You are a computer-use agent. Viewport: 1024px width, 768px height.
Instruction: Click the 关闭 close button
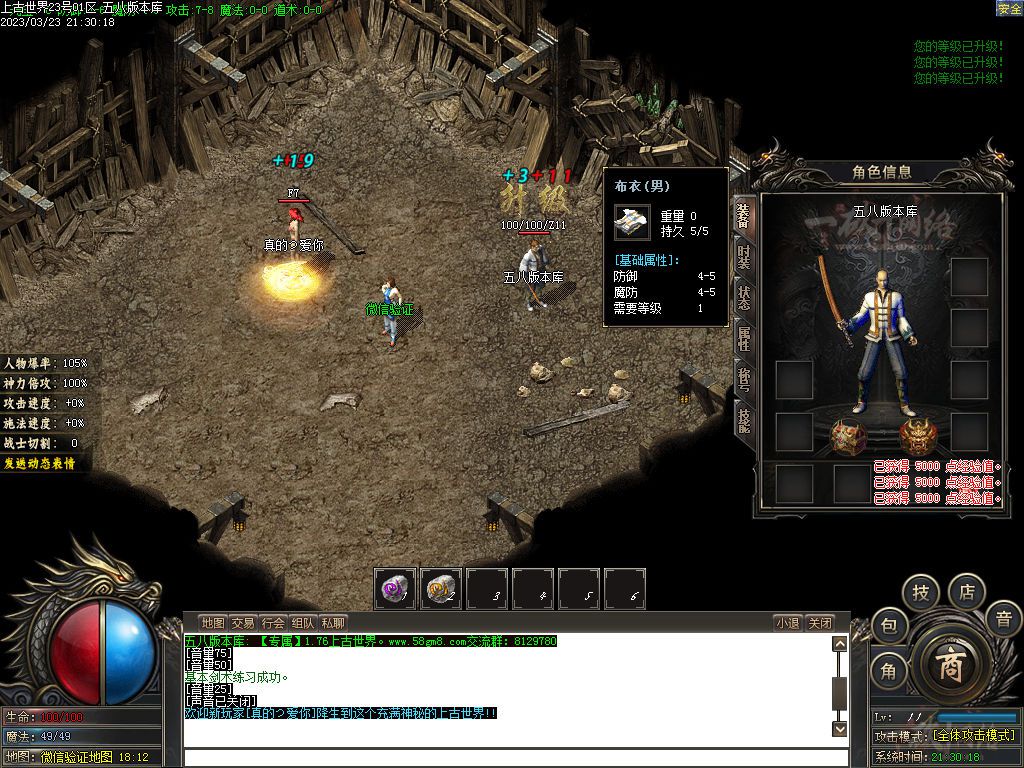[820, 623]
